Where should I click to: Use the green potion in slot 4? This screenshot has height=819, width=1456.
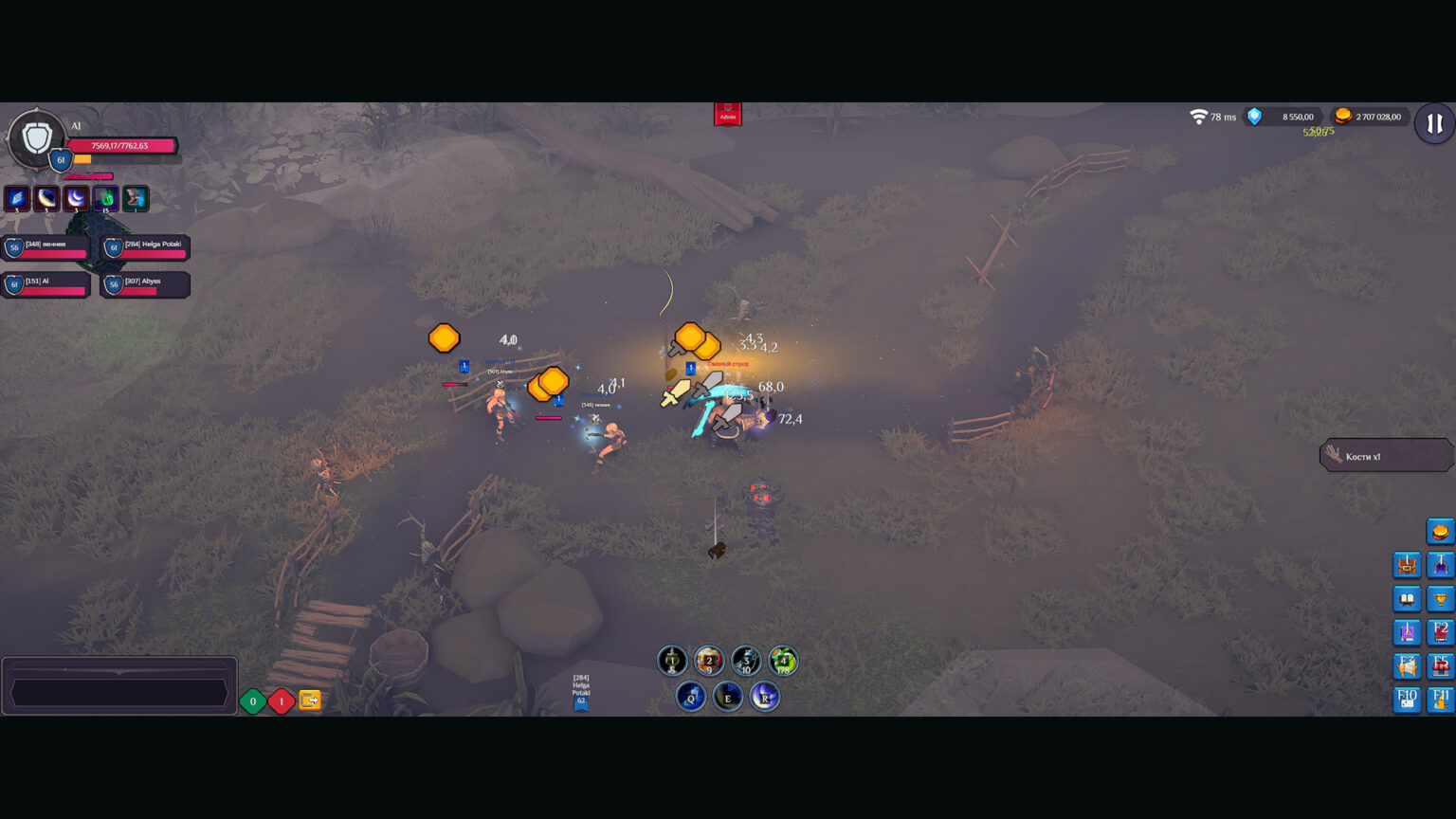coord(783,661)
